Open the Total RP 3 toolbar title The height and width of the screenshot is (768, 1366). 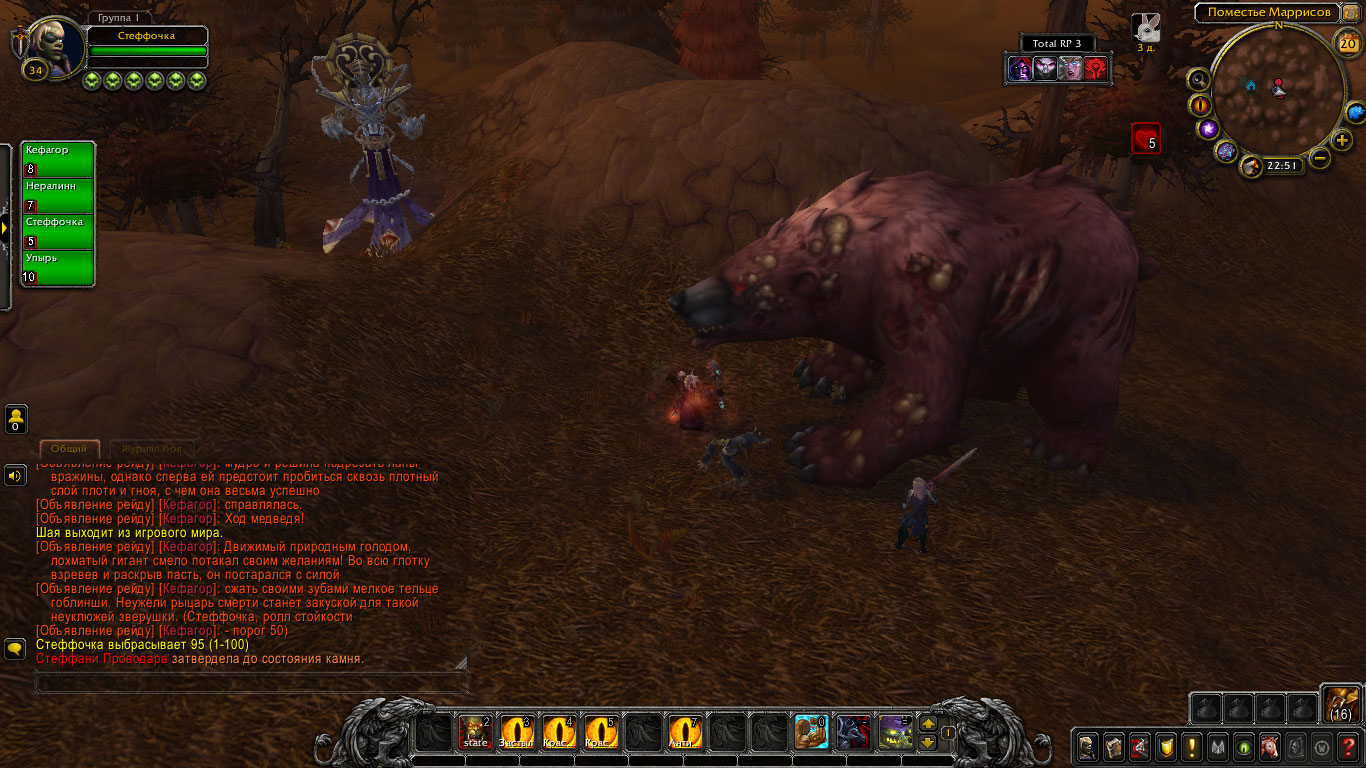[1058, 43]
